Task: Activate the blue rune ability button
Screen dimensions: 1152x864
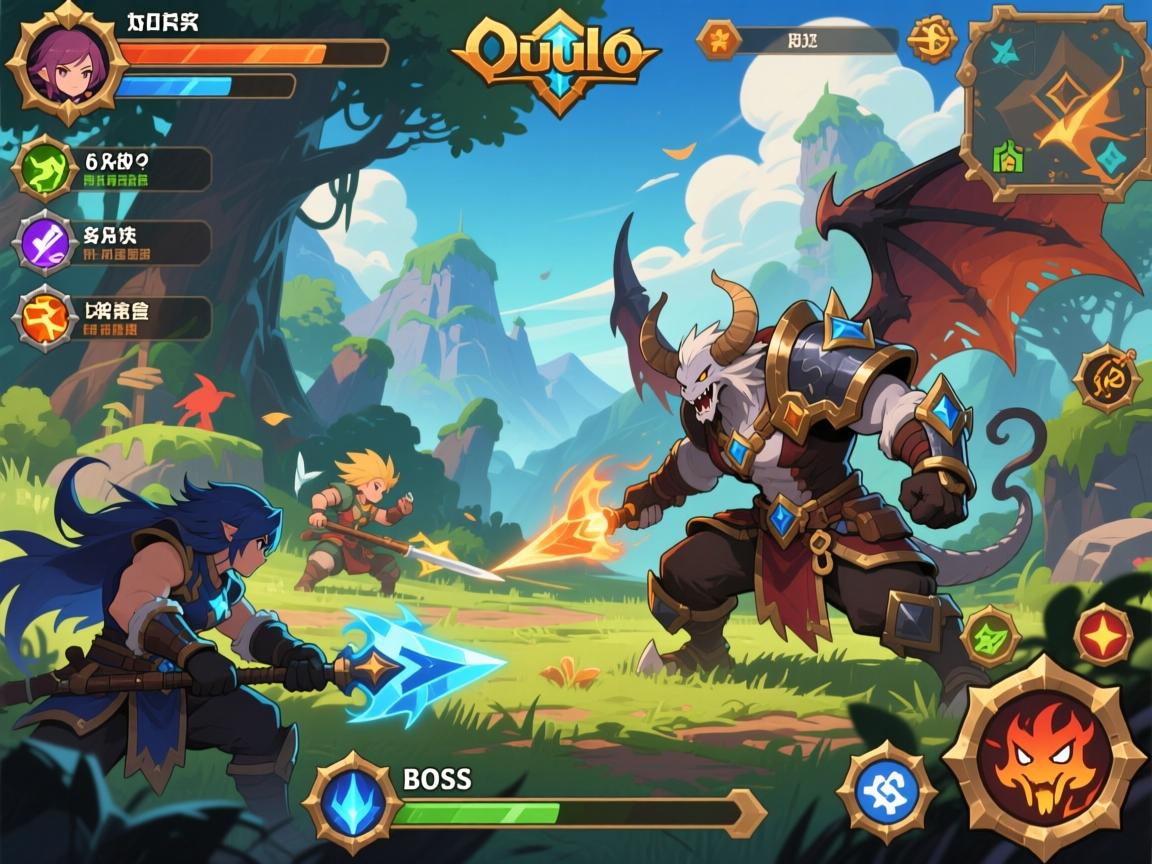Action: (x=887, y=792)
